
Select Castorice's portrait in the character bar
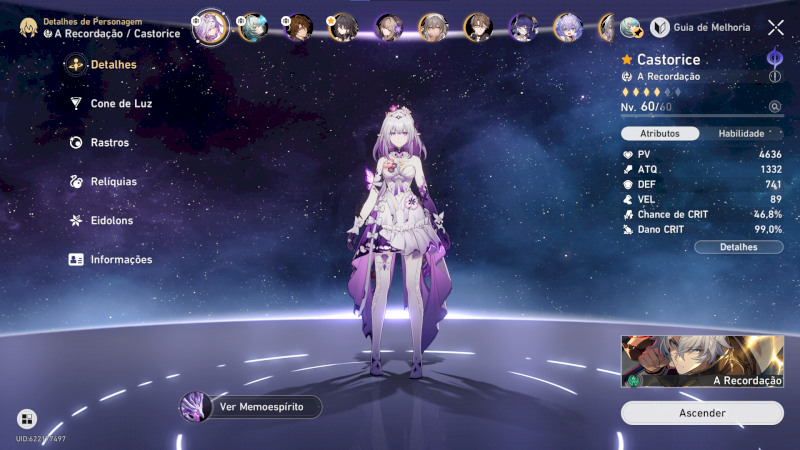[210, 27]
